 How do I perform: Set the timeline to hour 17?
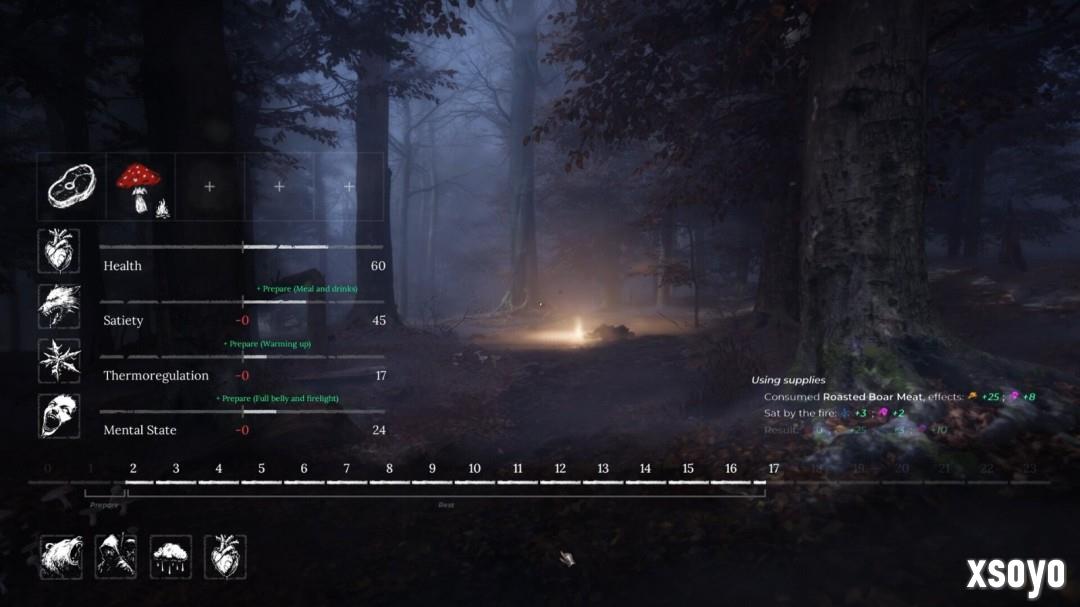pos(774,469)
